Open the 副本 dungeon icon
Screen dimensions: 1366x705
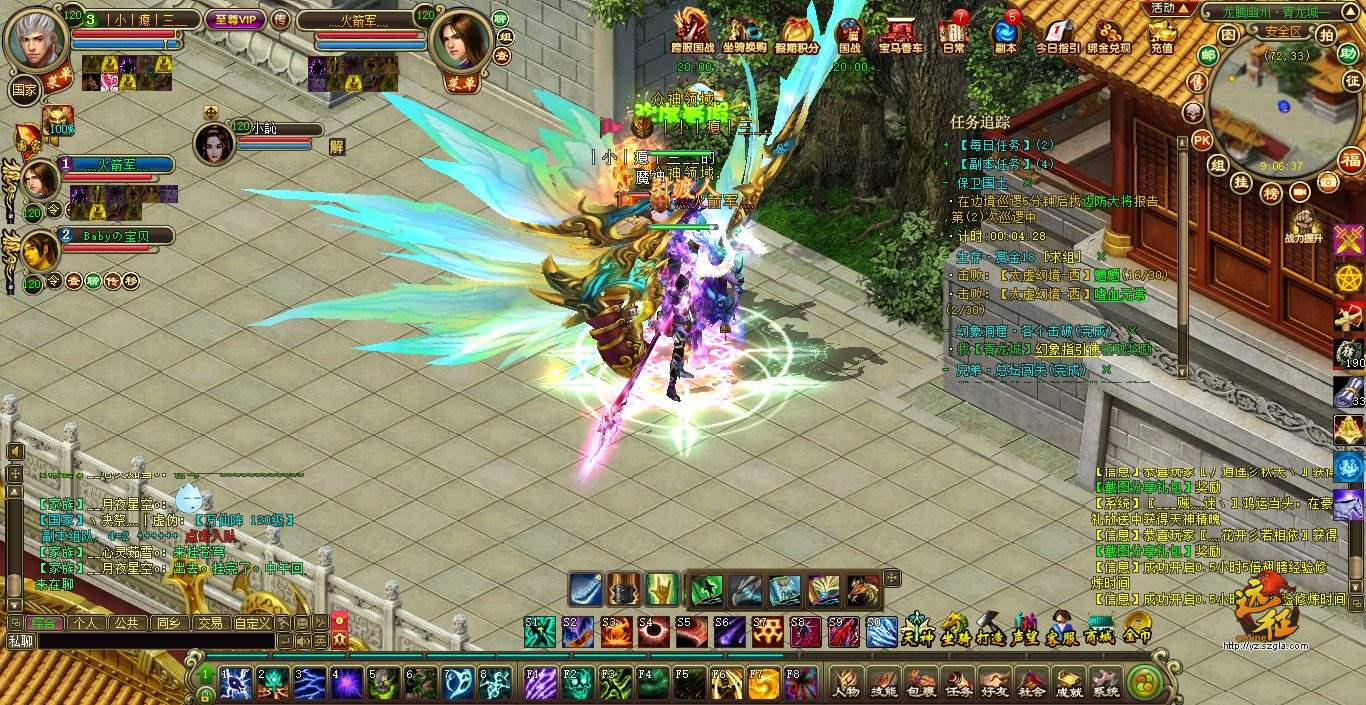click(x=1005, y=34)
